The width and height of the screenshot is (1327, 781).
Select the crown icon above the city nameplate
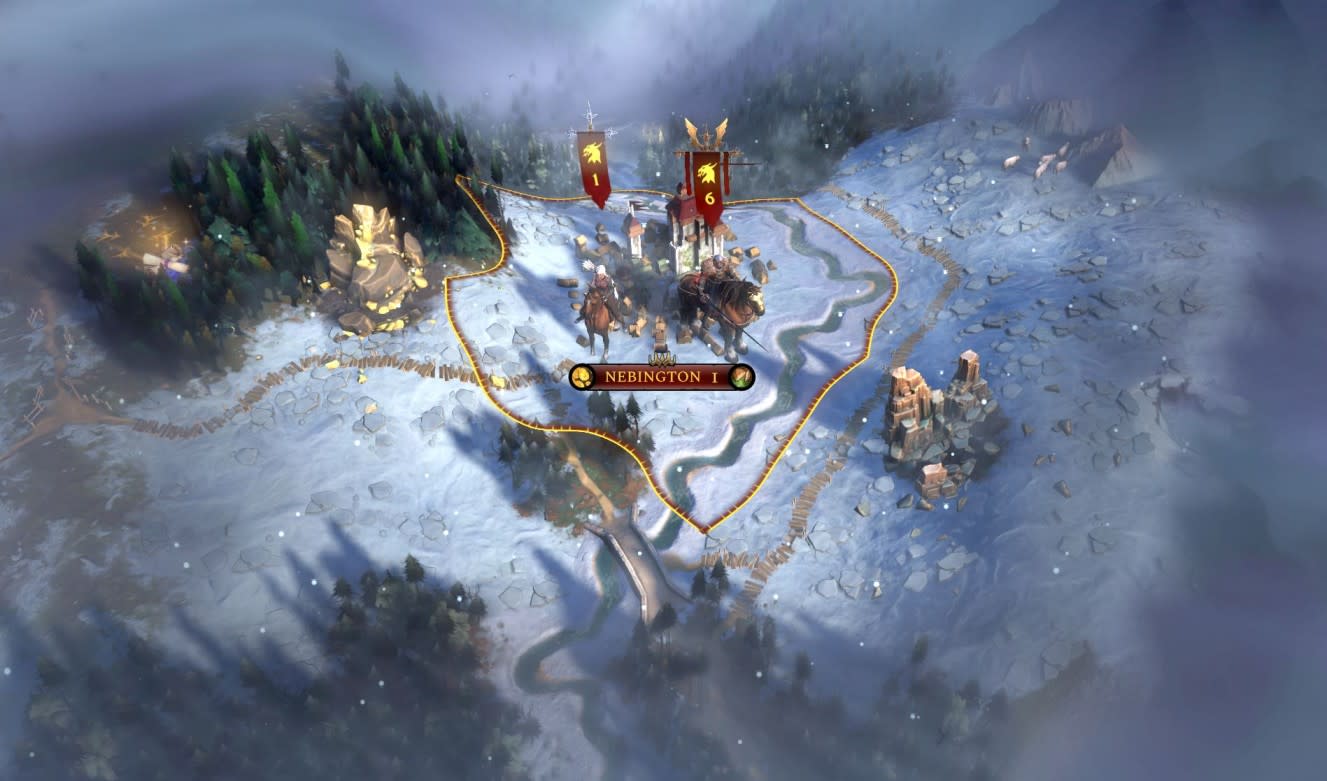tap(661, 358)
